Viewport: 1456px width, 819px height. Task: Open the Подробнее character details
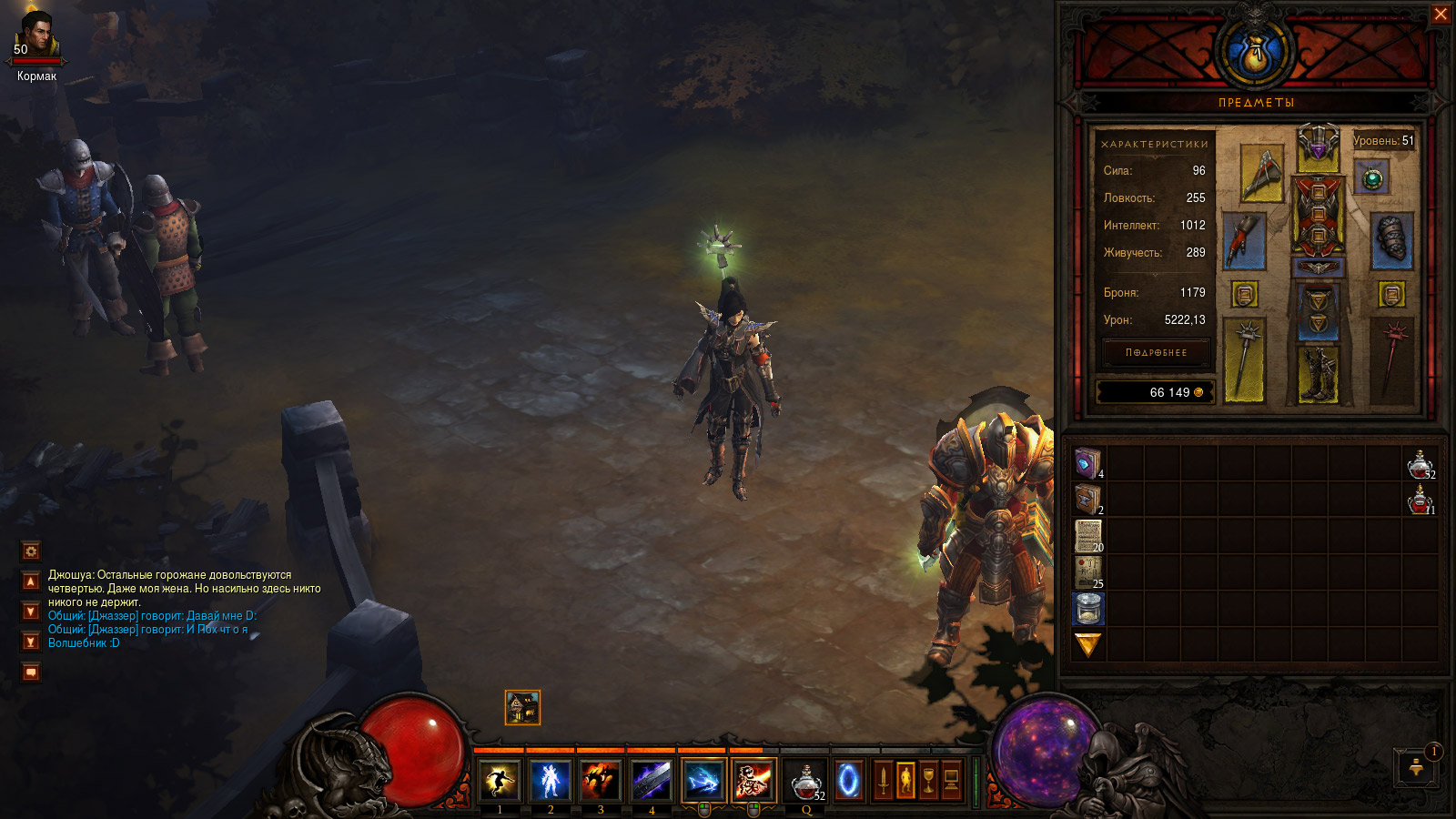coord(1156,352)
